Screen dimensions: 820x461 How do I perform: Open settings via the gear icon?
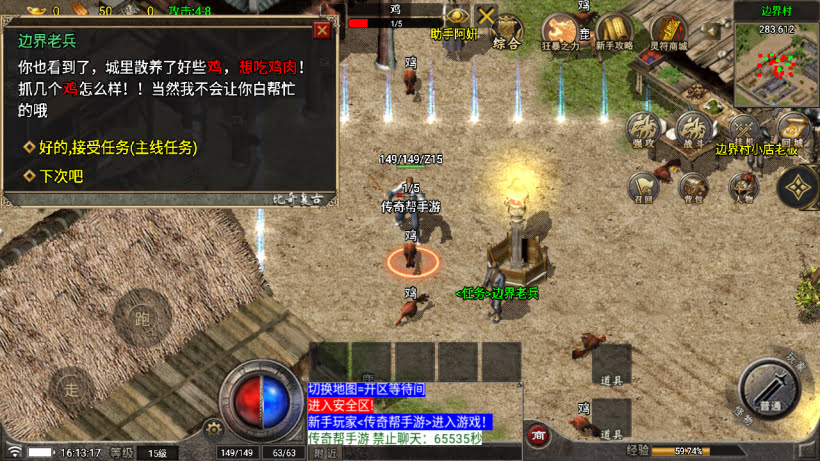(x=212, y=429)
